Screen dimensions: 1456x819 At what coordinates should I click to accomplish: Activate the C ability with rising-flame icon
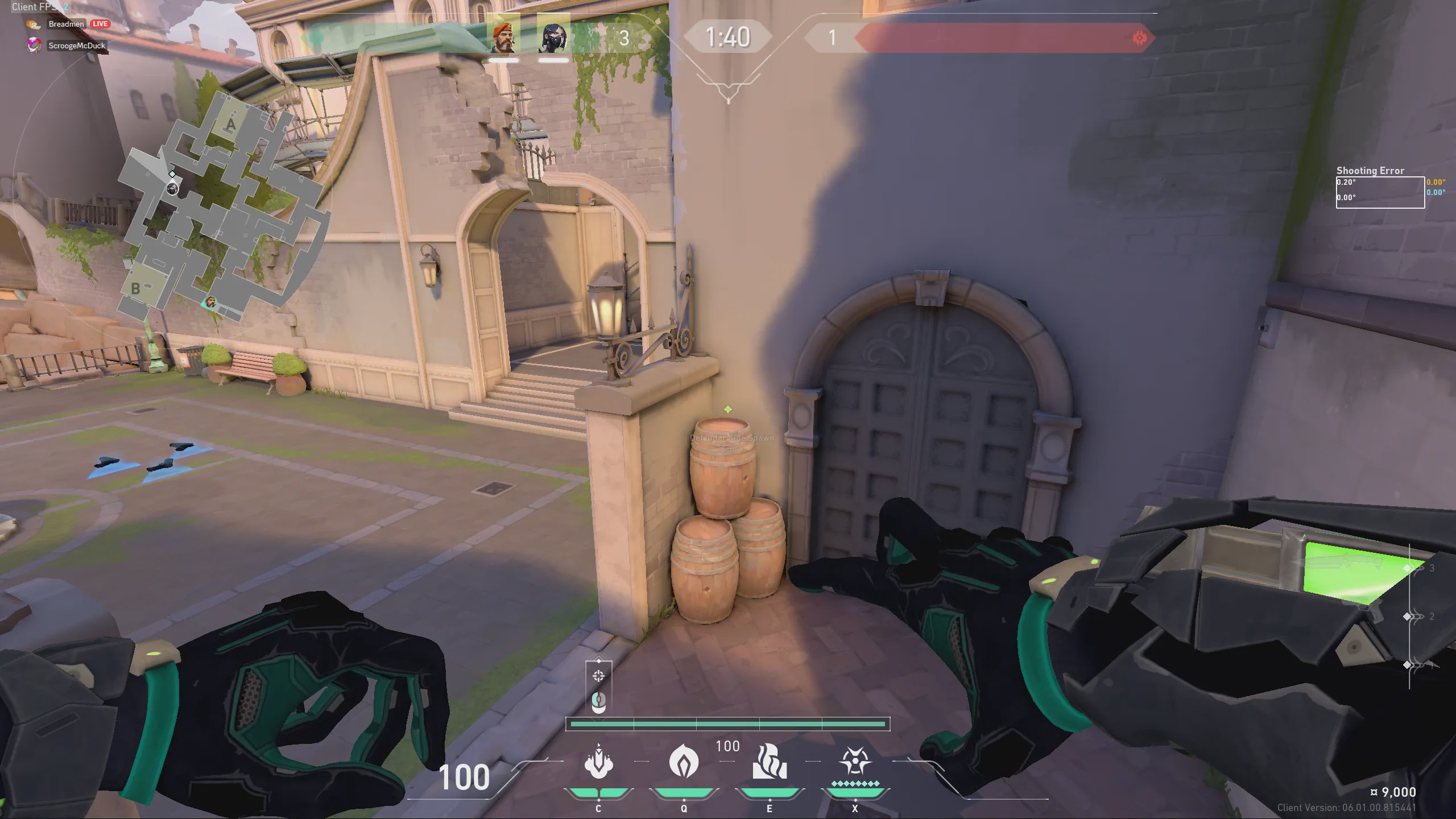[598, 762]
